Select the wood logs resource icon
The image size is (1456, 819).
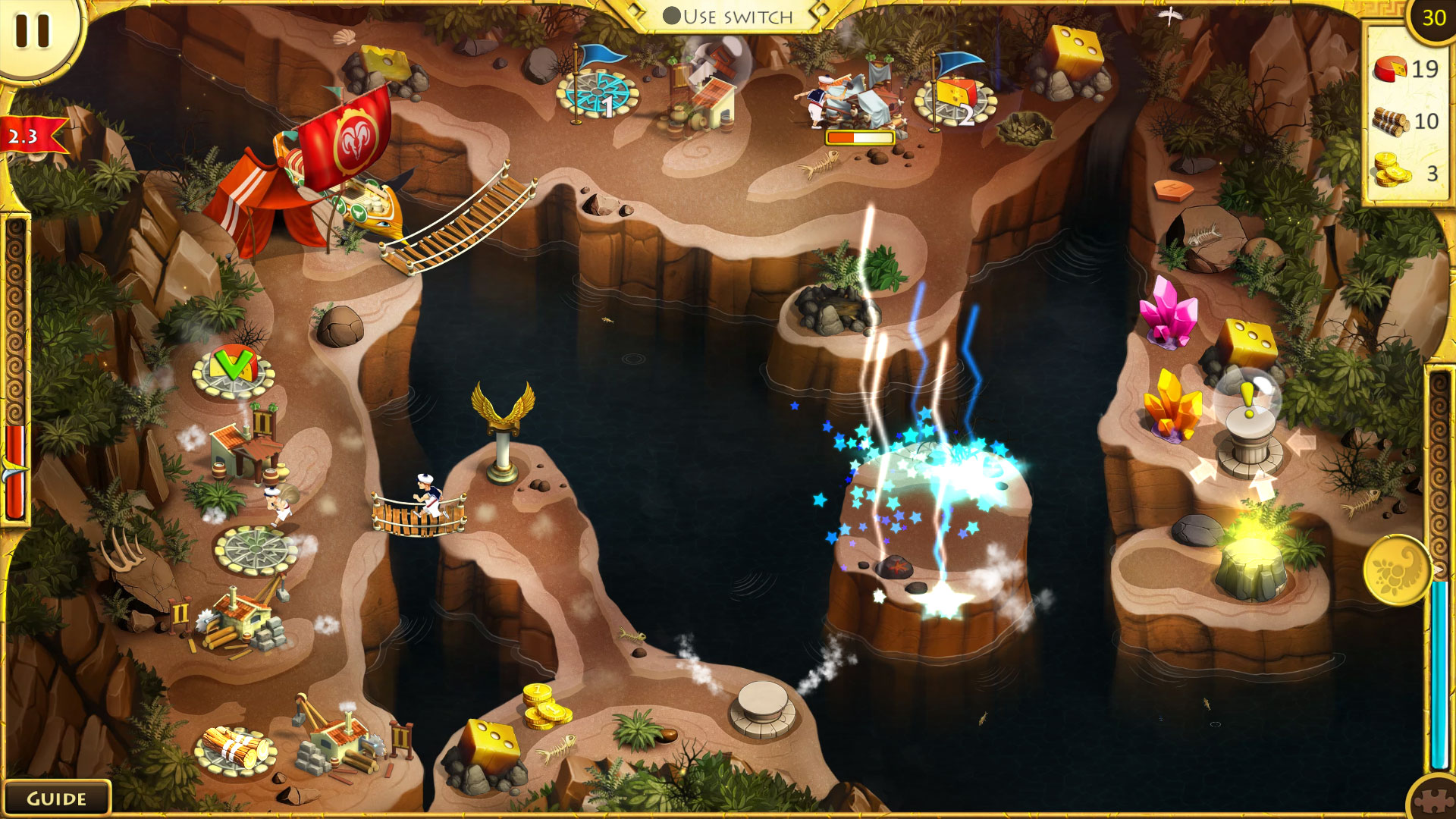coord(1390,120)
